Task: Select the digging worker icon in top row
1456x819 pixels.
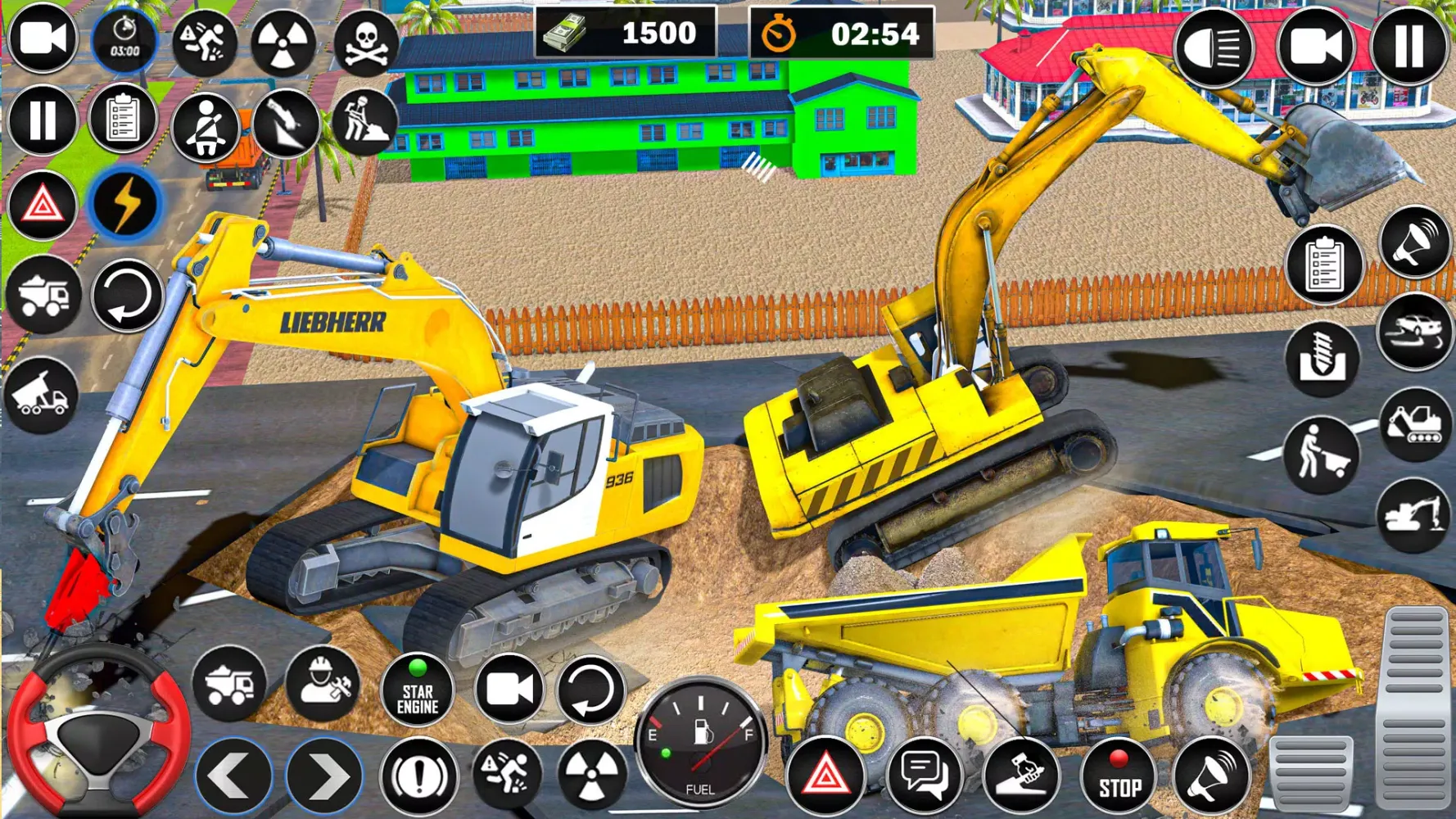Action: (363, 123)
